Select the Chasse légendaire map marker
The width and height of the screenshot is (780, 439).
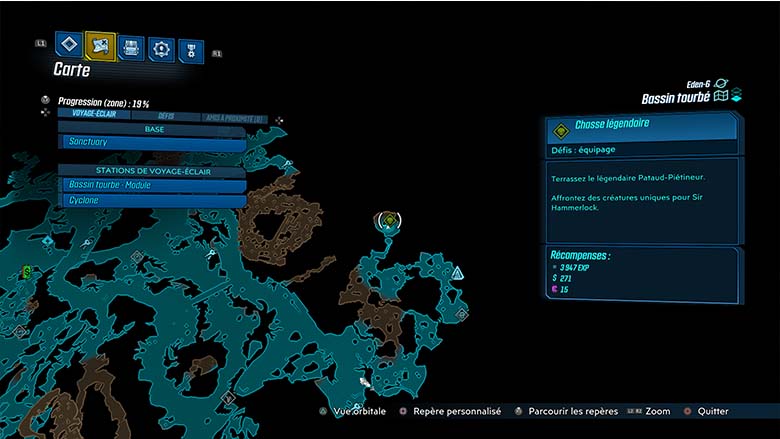[x=390, y=220]
